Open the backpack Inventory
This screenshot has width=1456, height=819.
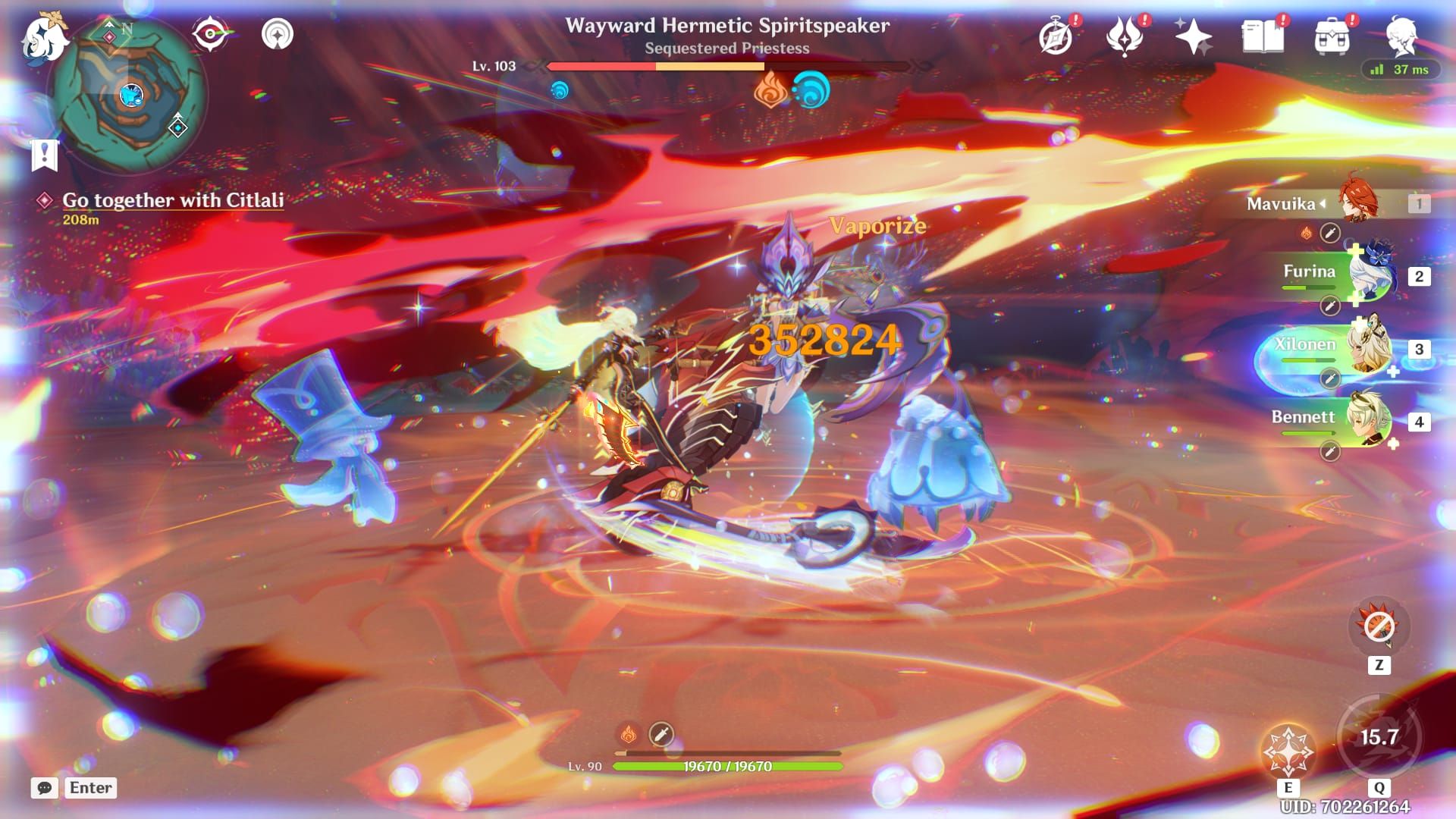point(1332,36)
